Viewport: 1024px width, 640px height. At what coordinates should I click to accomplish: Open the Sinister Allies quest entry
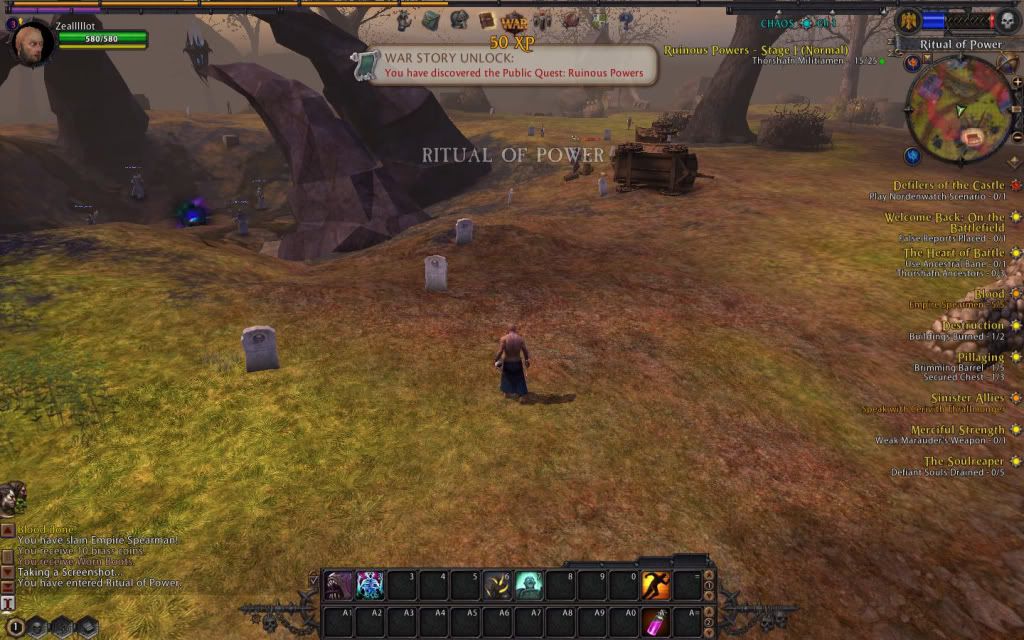pos(966,398)
